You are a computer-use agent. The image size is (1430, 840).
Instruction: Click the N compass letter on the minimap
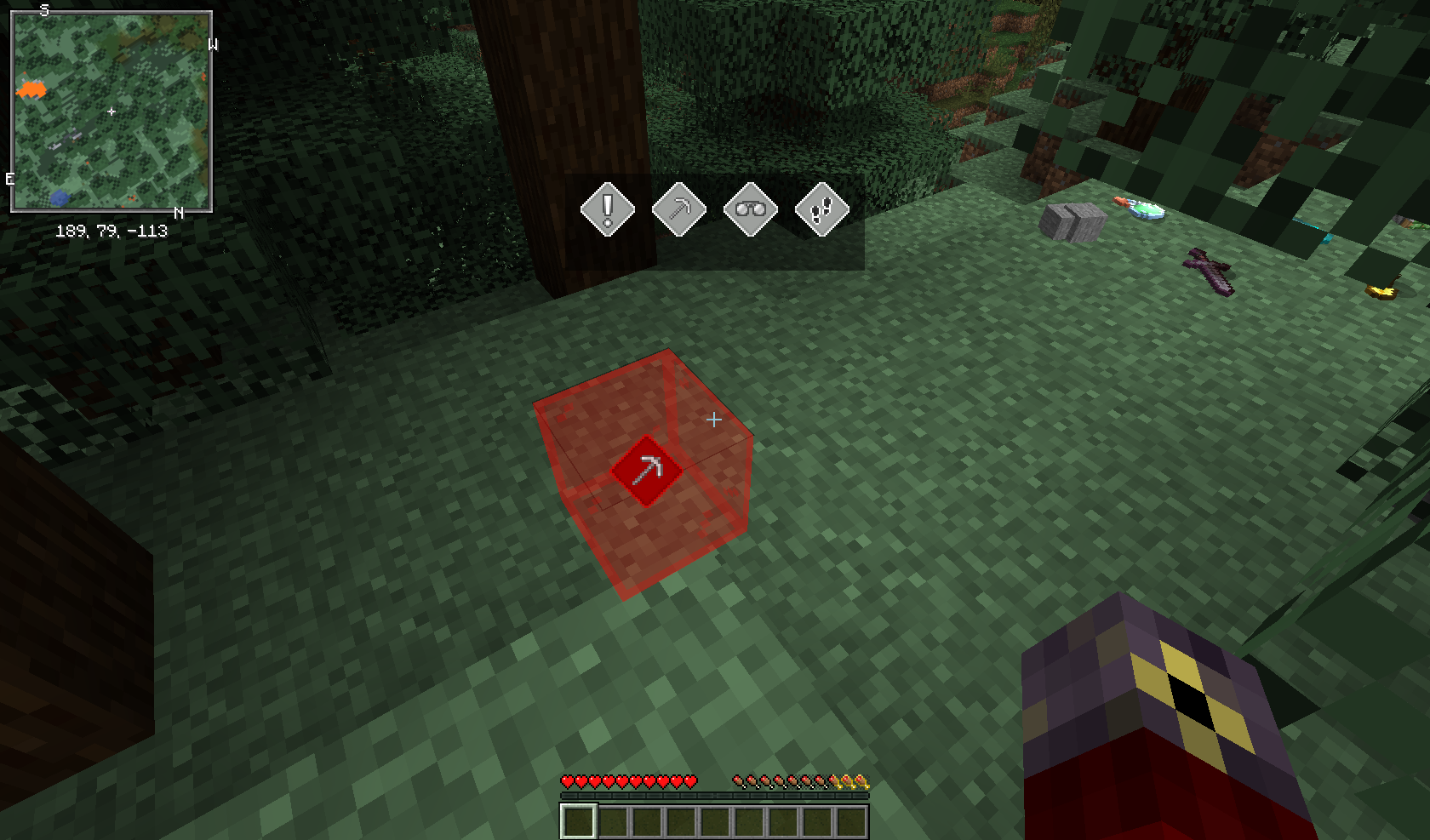[179, 212]
